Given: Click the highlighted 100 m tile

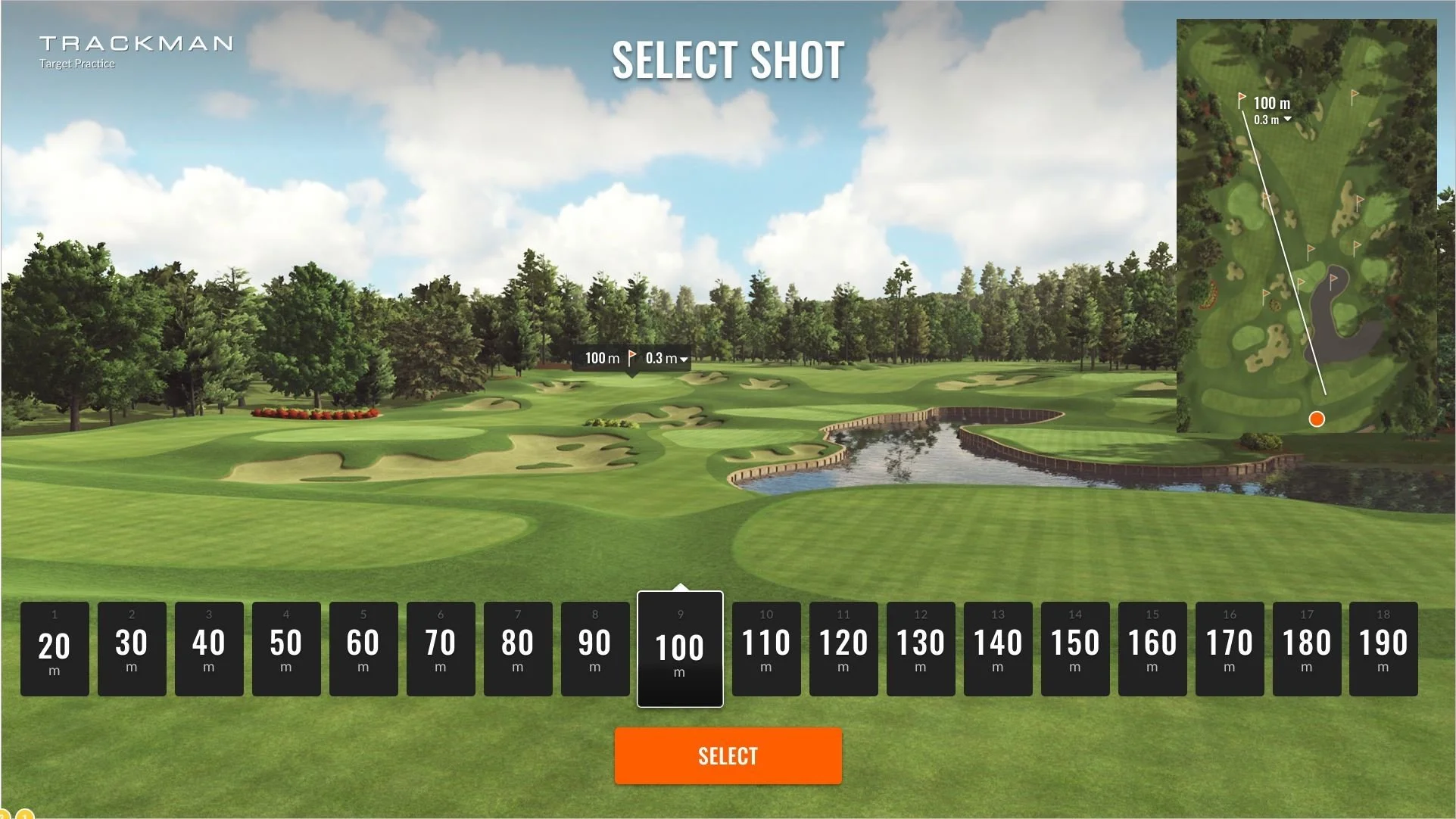Looking at the screenshot, I should pyautogui.click(x=680, y=649).
